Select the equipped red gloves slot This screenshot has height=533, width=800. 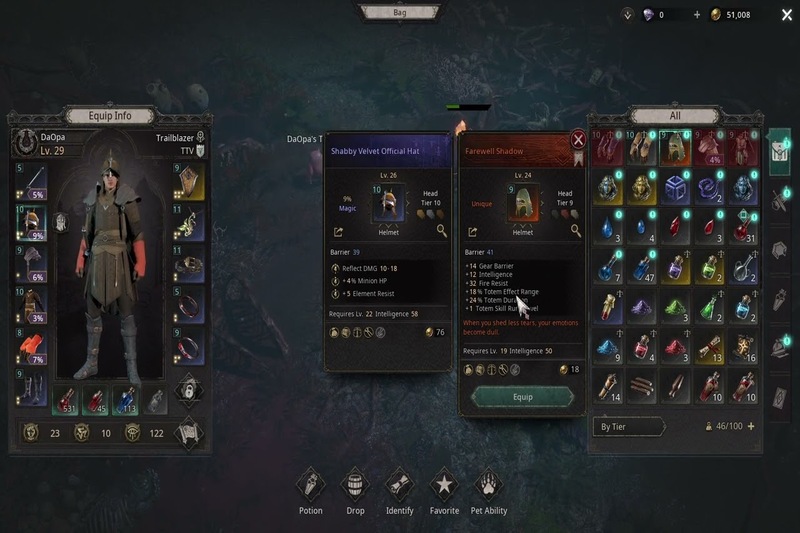[32, 347]
